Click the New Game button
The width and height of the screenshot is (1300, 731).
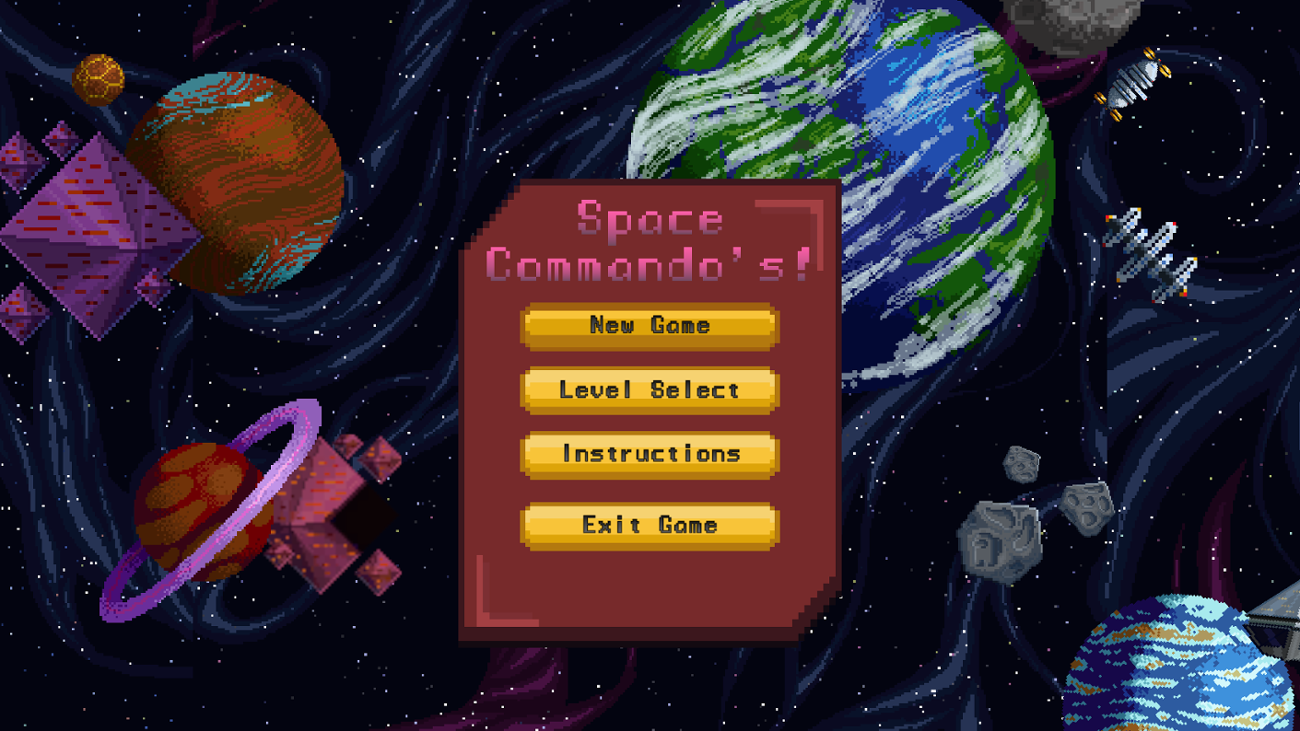point(648,325)
